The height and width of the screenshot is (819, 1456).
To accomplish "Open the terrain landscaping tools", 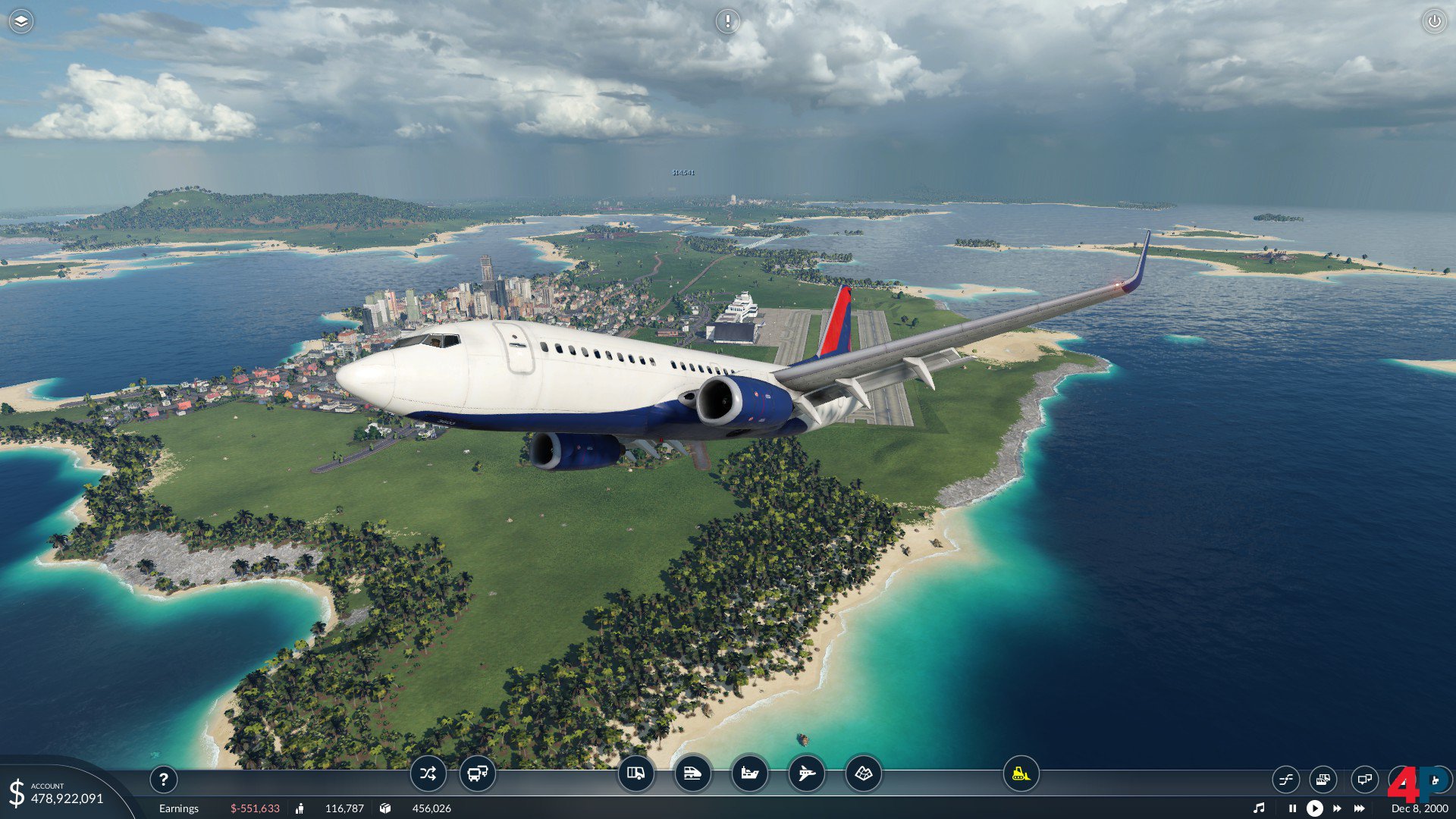I will point(863,773).
